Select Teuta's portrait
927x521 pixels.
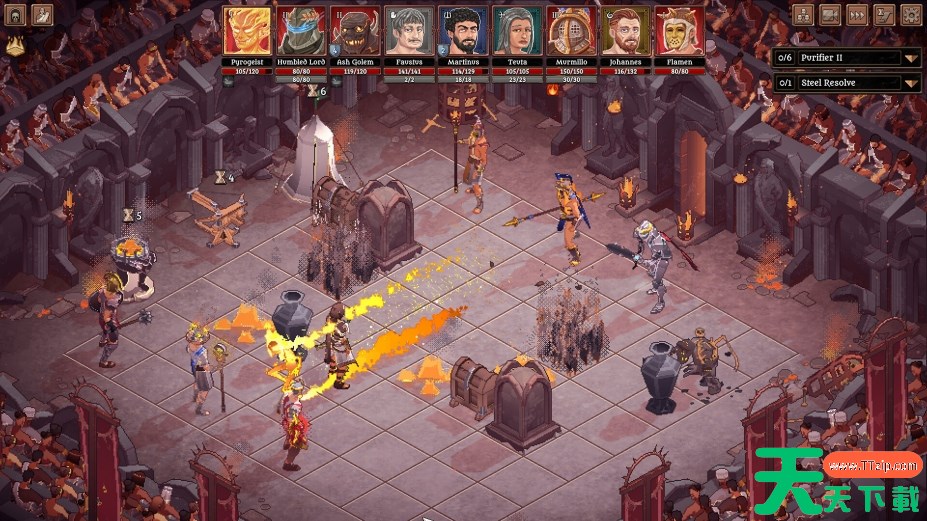(517, 31)
